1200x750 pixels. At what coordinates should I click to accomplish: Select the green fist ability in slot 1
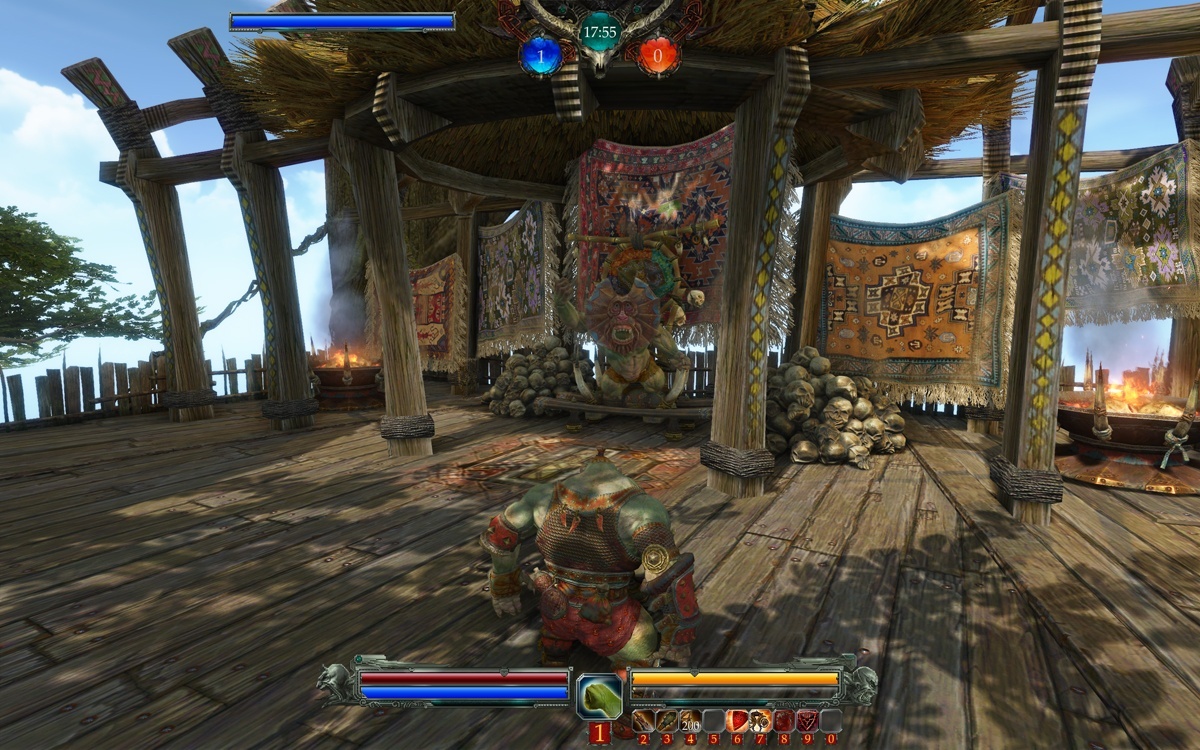coord(600,696)
